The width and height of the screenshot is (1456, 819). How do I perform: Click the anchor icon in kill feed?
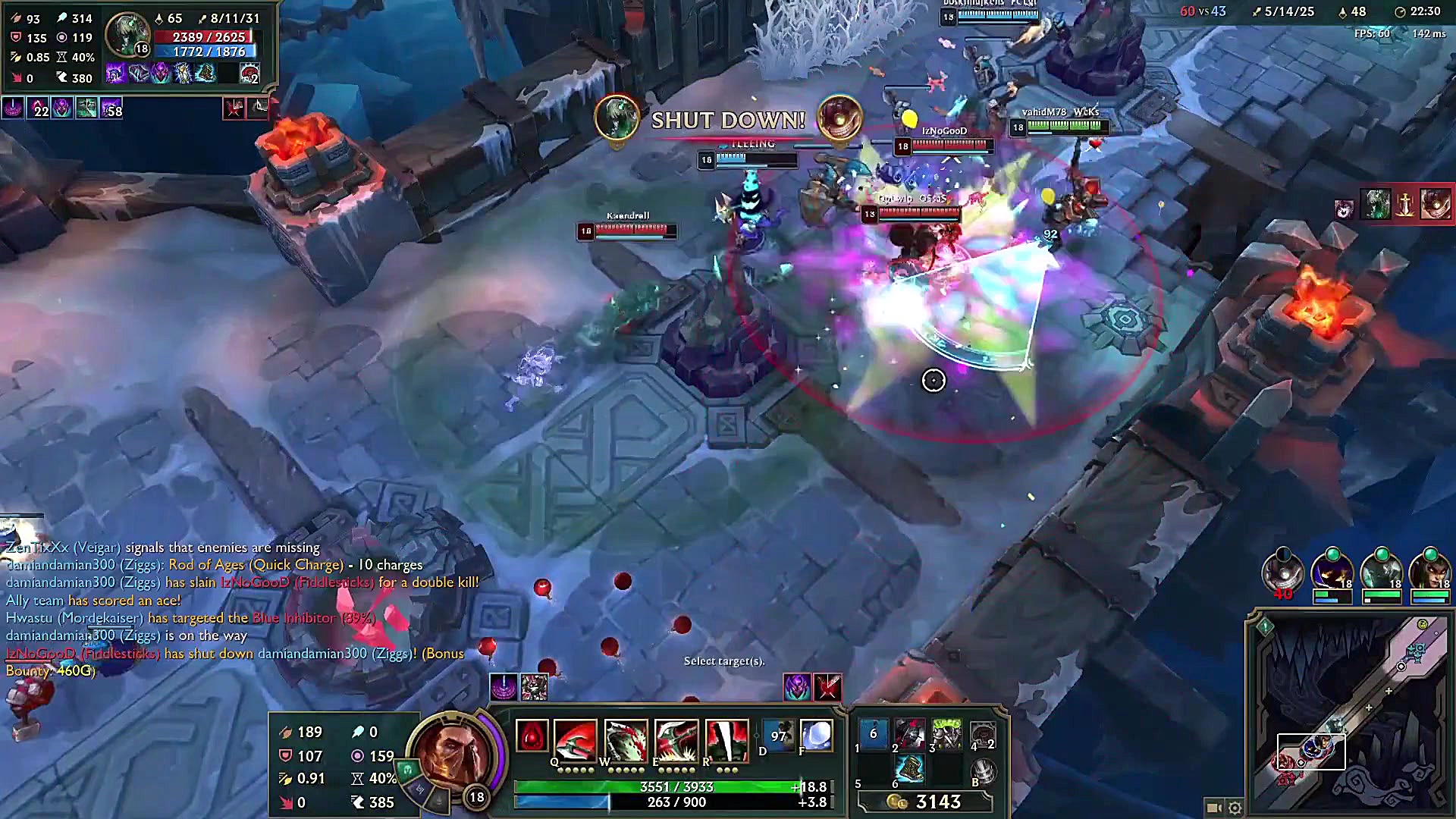click(x=1404, y=205)
